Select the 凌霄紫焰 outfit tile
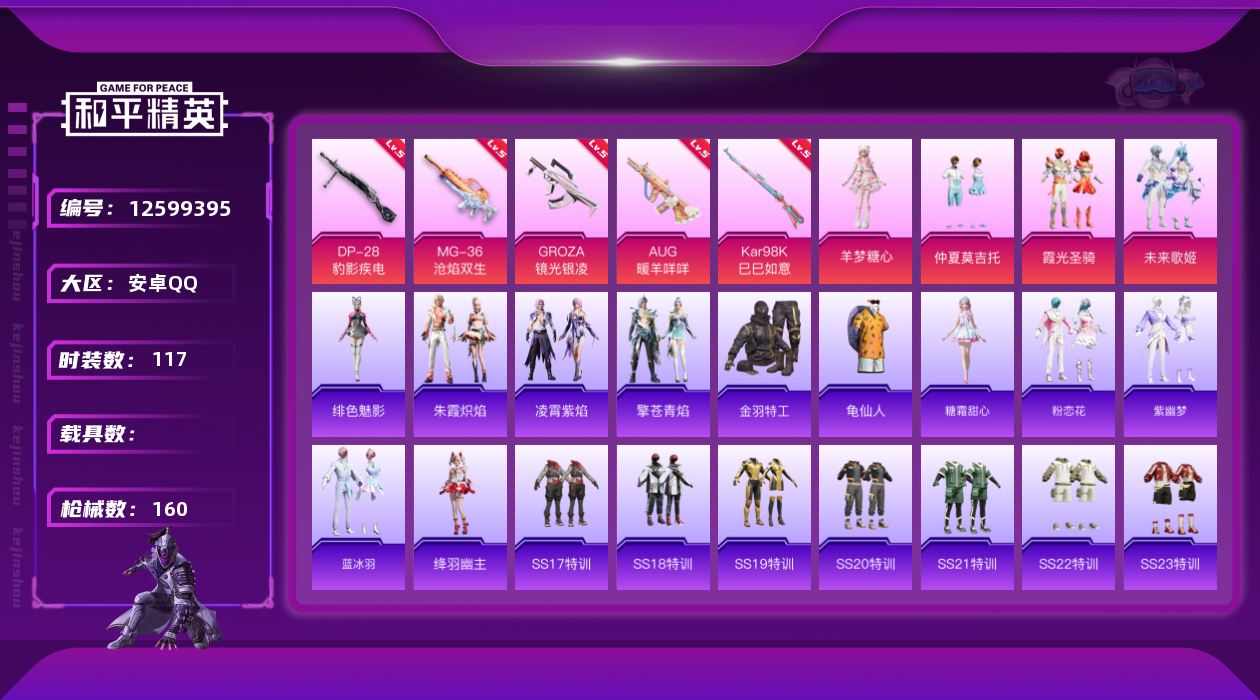Screen dimensions: 1260x700 pyautogui.click(x=561, y=364)
